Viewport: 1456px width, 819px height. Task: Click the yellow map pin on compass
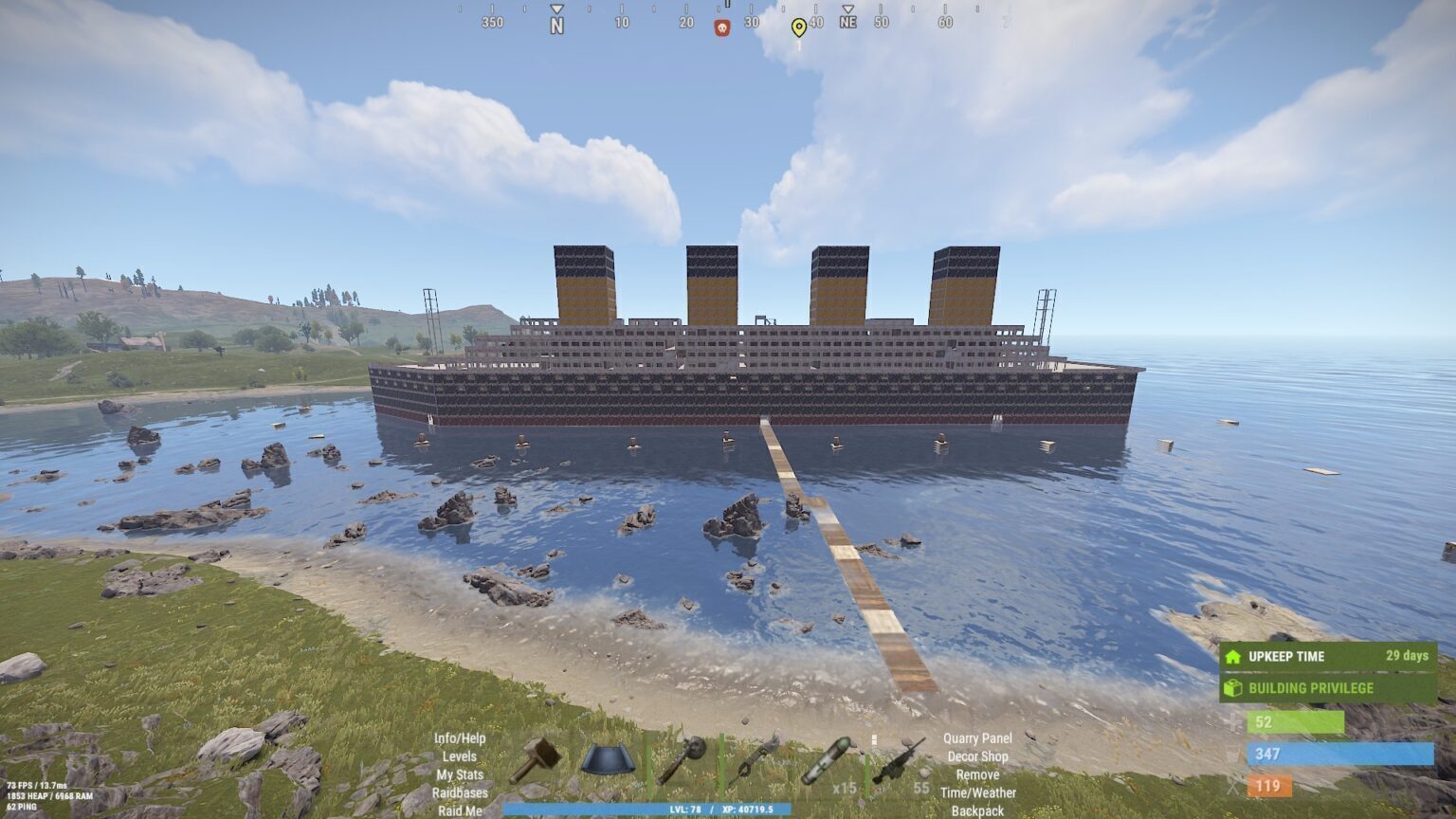coord(799,27)
